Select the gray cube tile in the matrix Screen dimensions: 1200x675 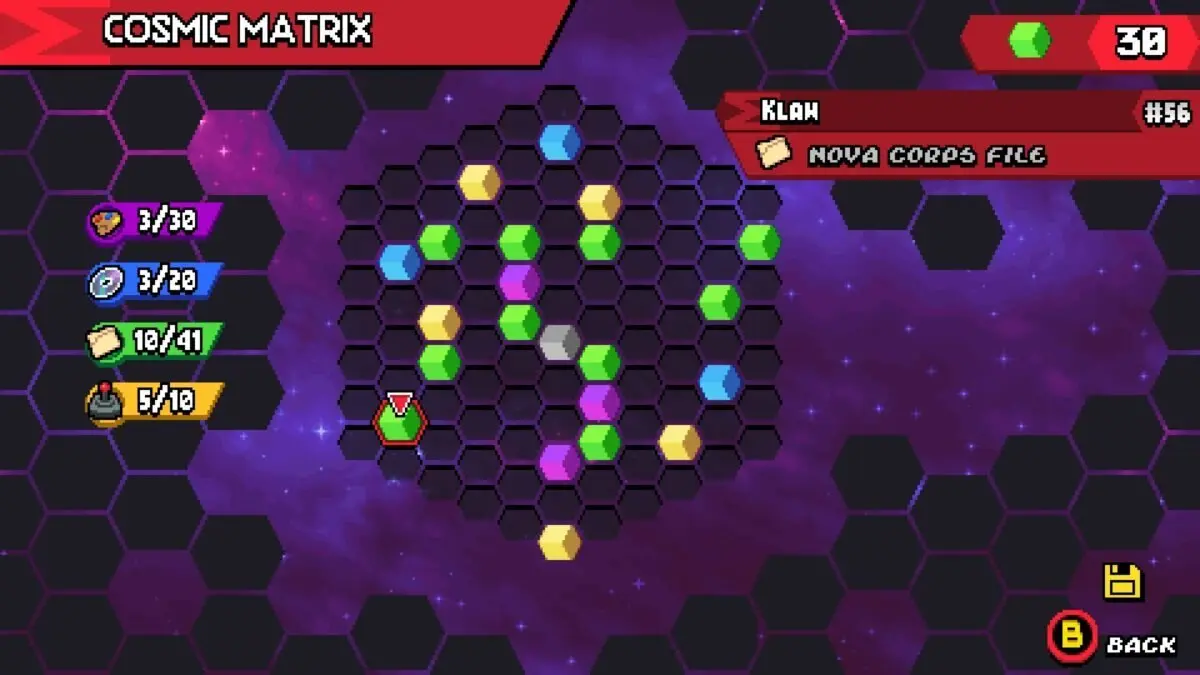tap(559, 343)
